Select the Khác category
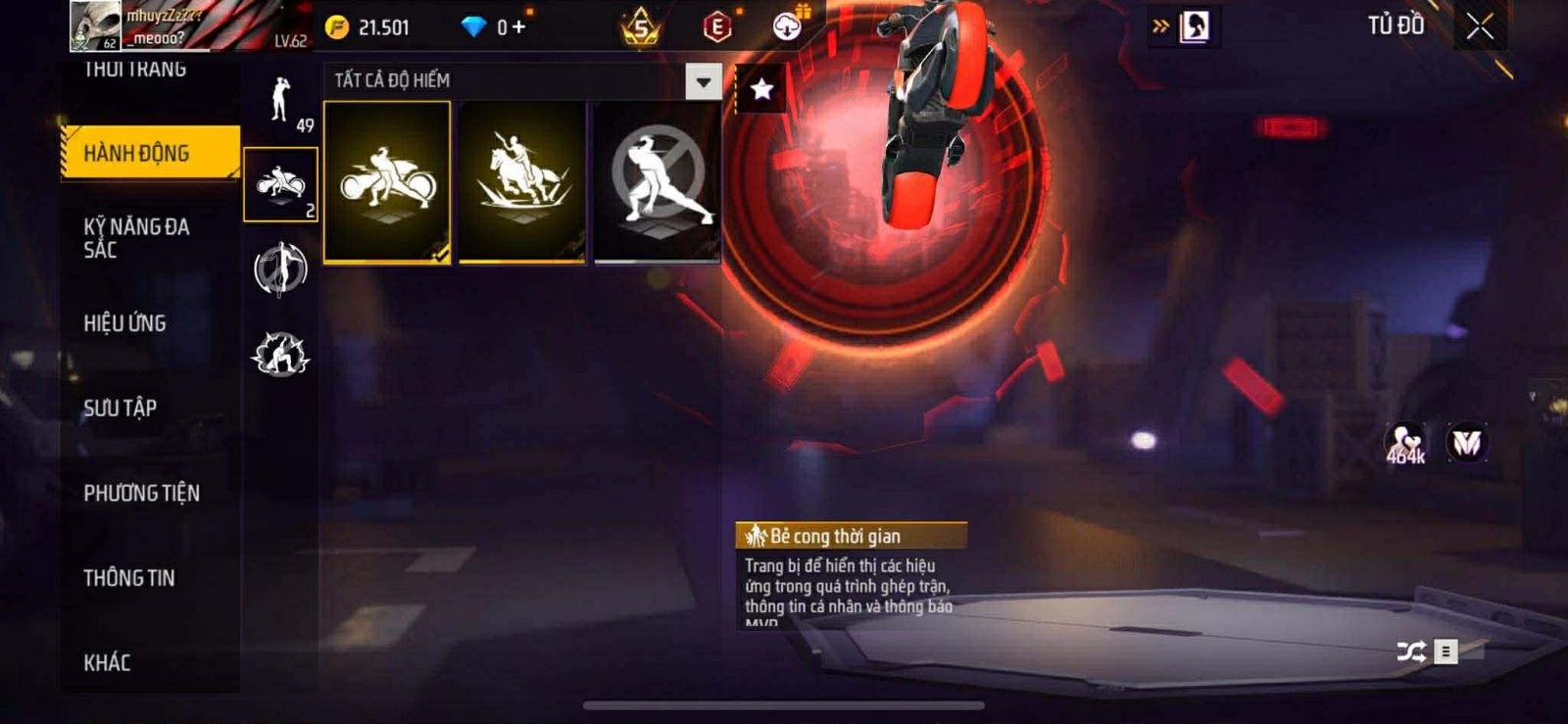 coord(108,663)
